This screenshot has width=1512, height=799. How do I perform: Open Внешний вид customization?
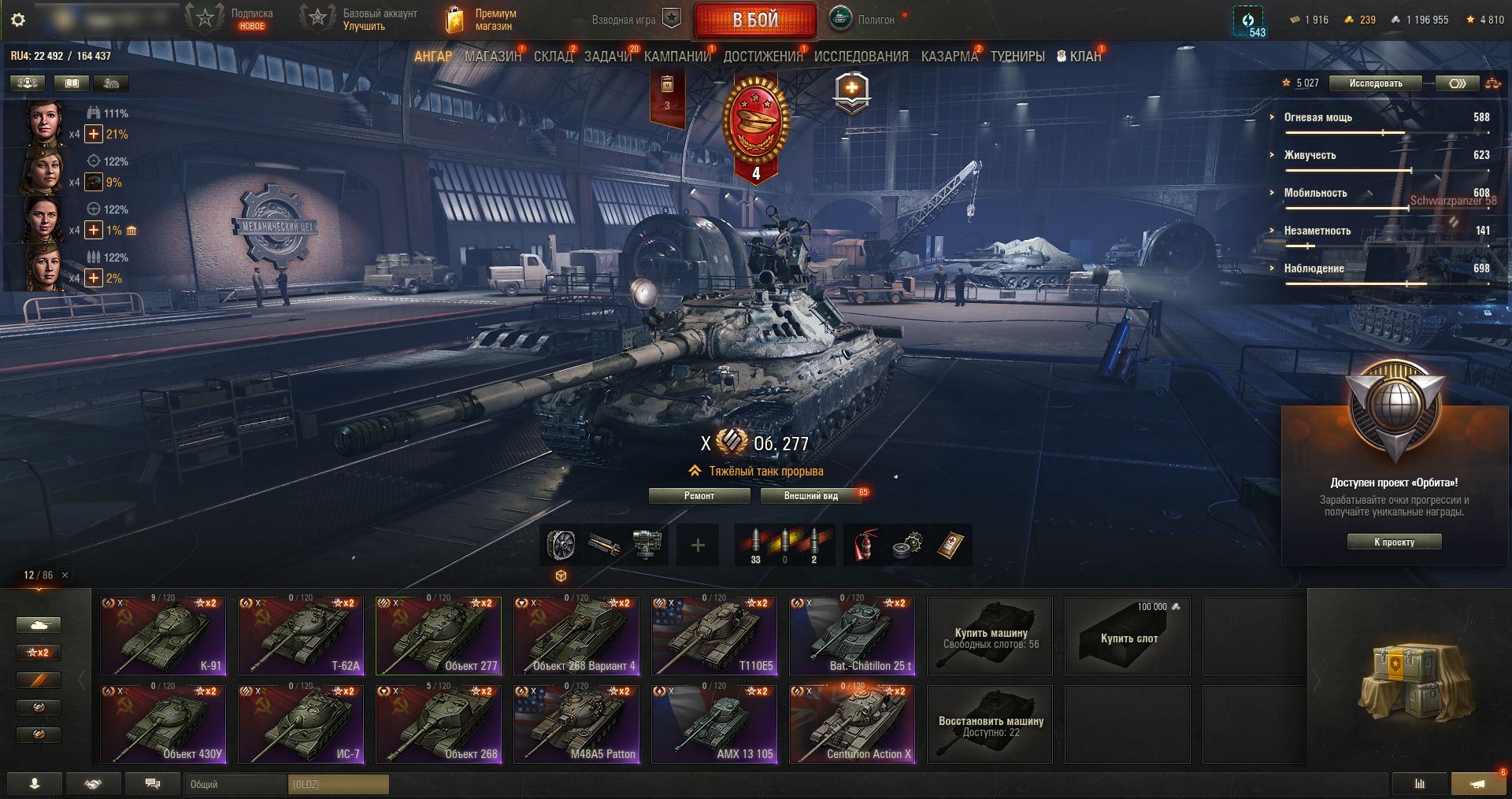pyautogui.click(x=810, y=496)
